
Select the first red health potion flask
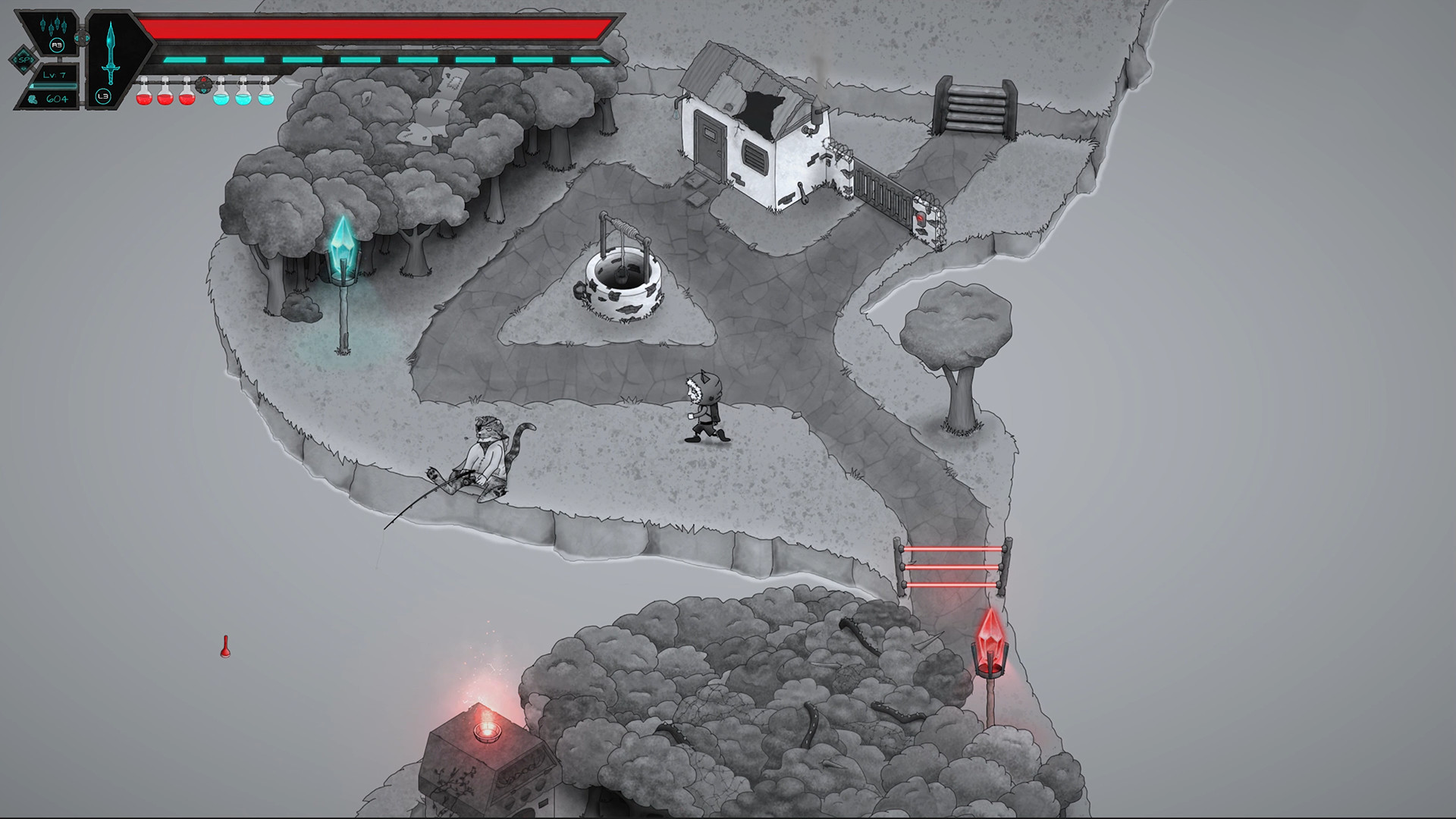[x=143, y=98]
